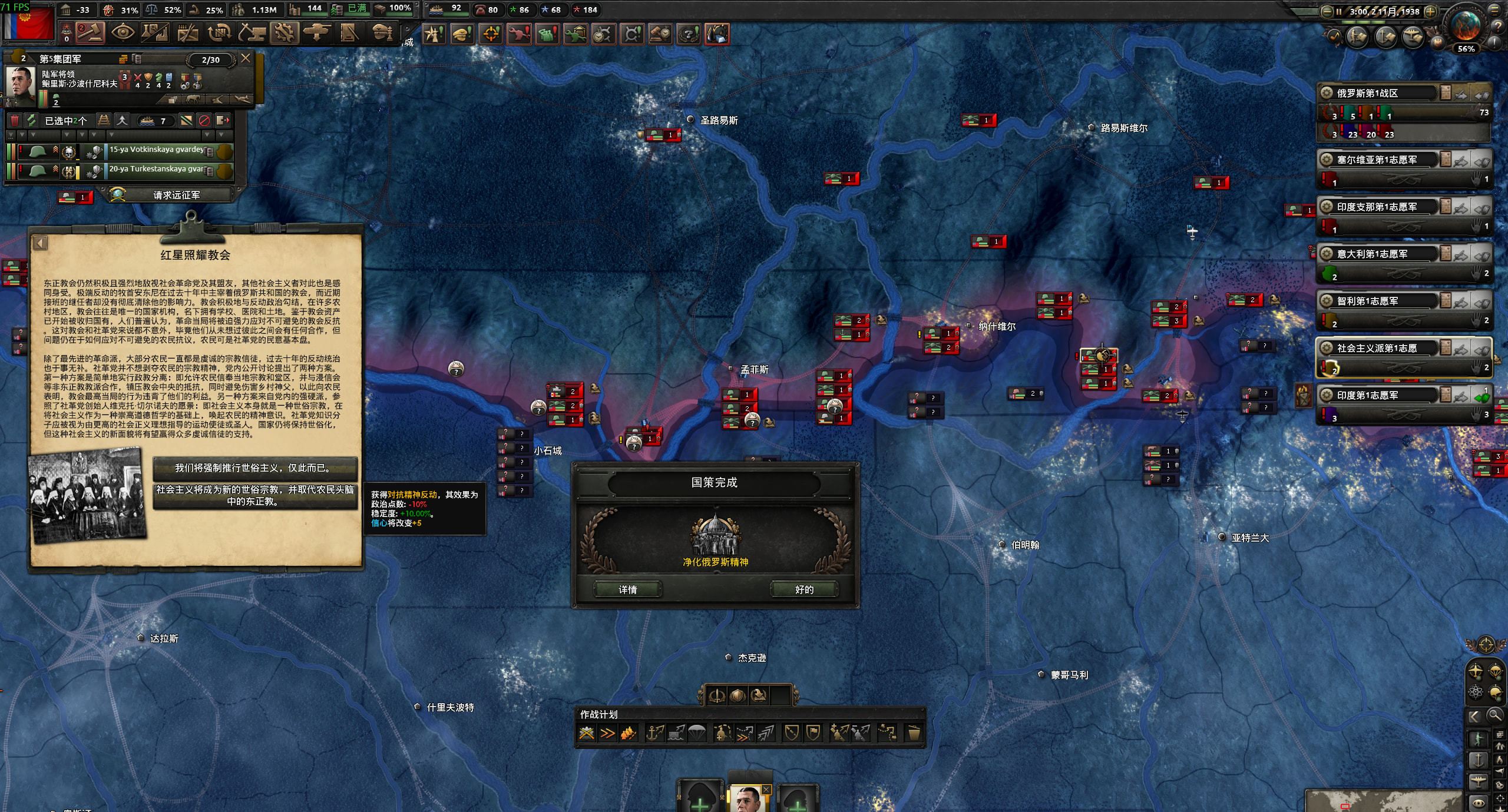Viewport: 1508px width, 812px height.
Task: Increase game speed with the plus button
Action: 1430,11
